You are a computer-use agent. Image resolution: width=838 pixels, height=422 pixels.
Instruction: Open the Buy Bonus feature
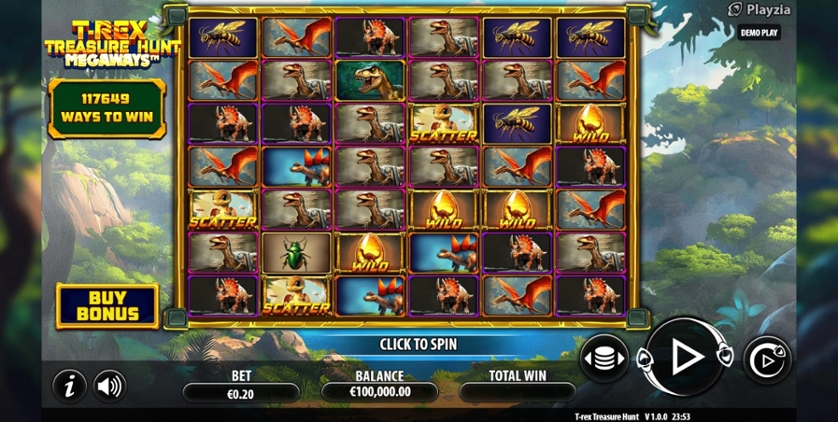[x=107, y=305]
